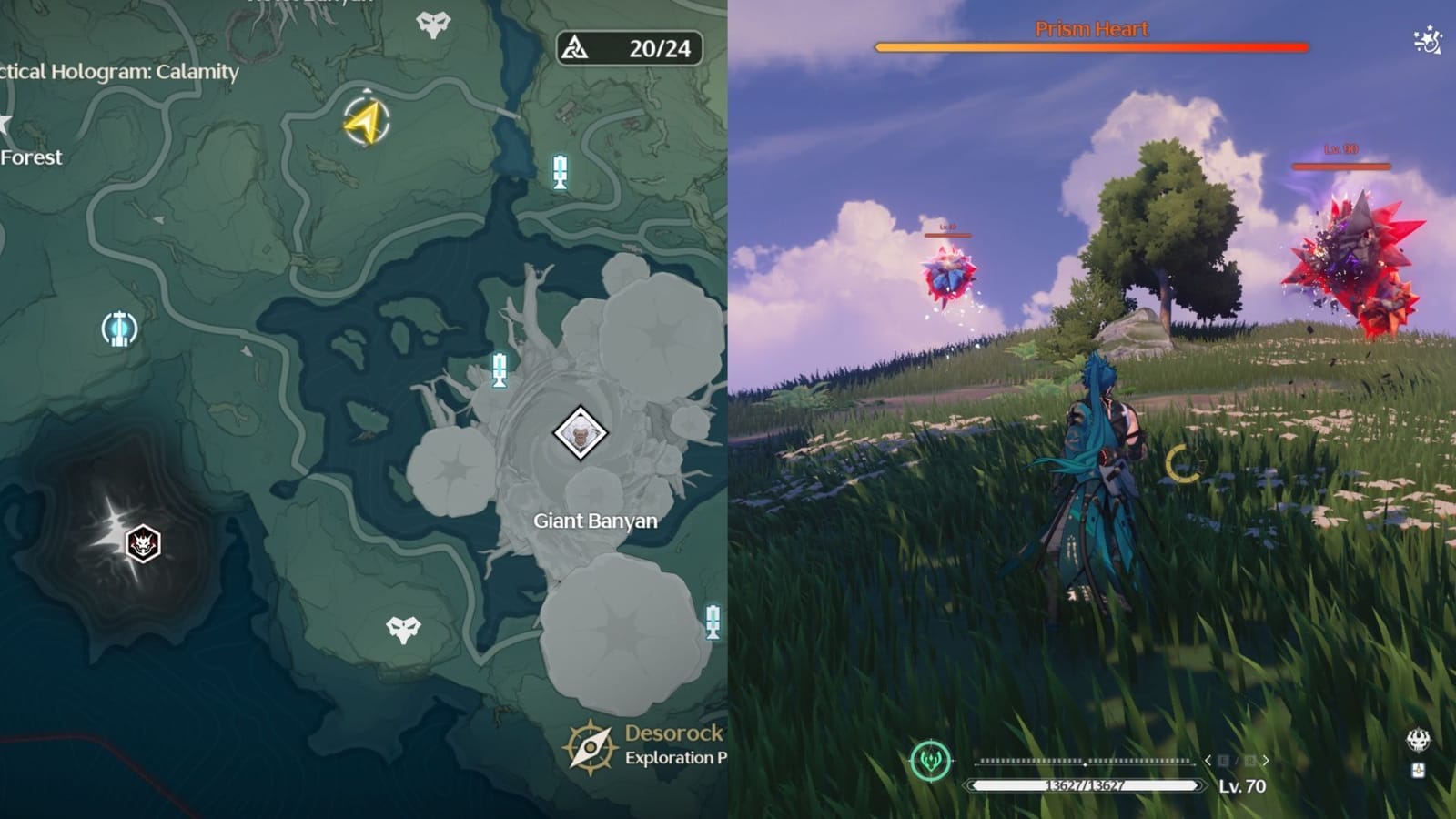Select the fast travel waypoint near Giant Banyan
The image size is (1456, 819).
(497, 369)
